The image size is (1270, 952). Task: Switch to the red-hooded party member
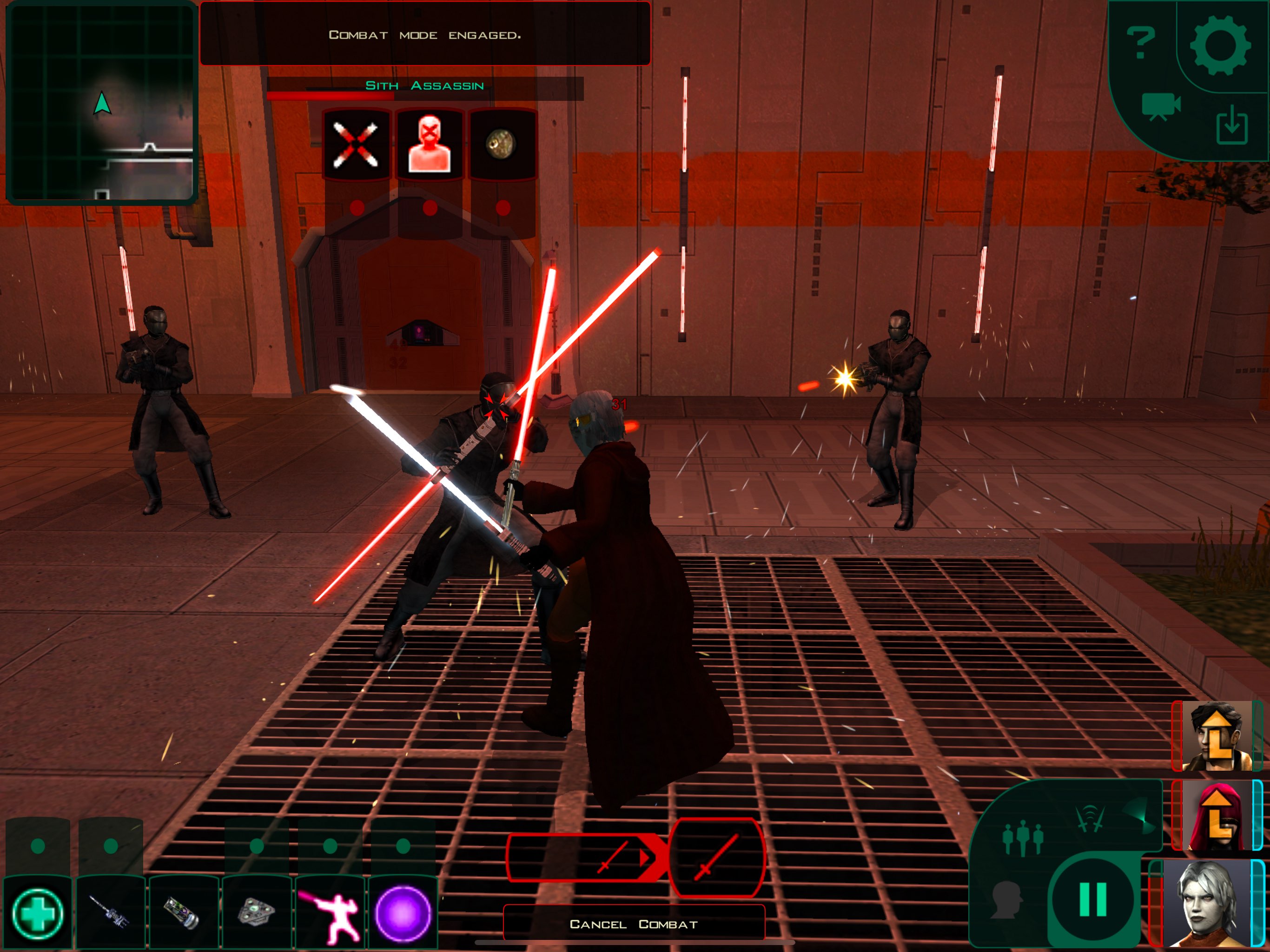[x=1216, y=815]
